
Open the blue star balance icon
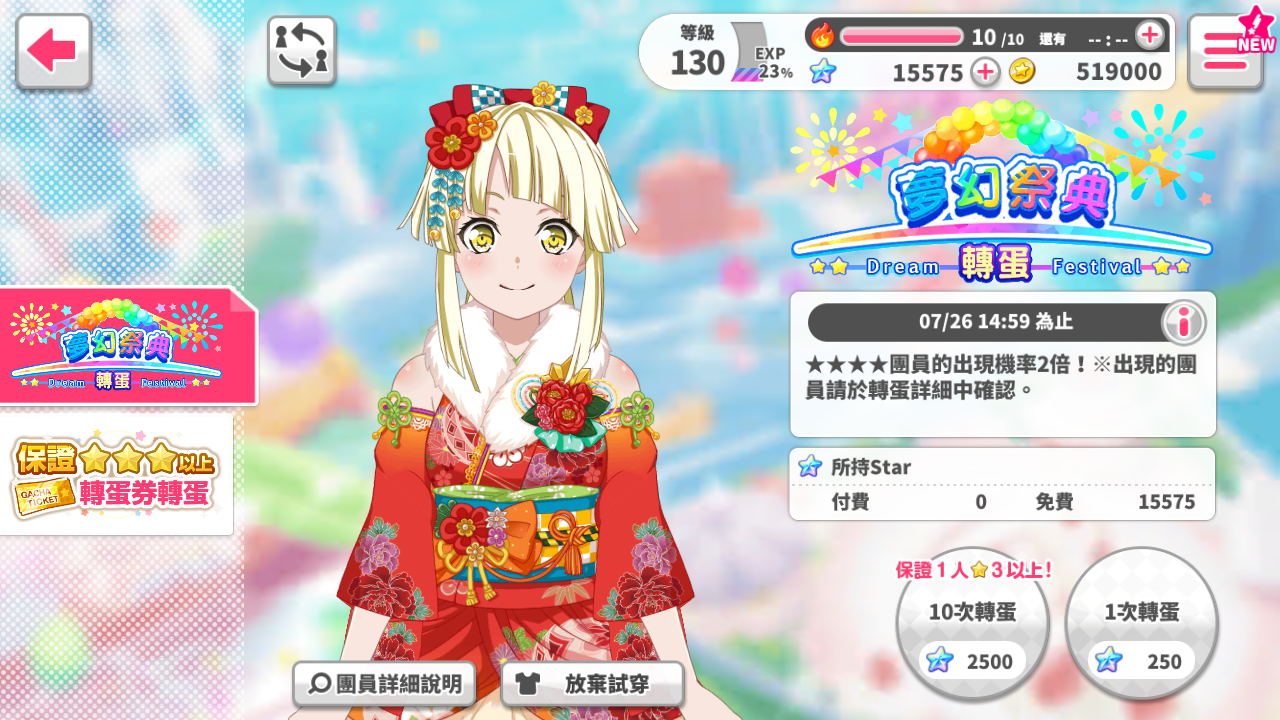[822, 72]
